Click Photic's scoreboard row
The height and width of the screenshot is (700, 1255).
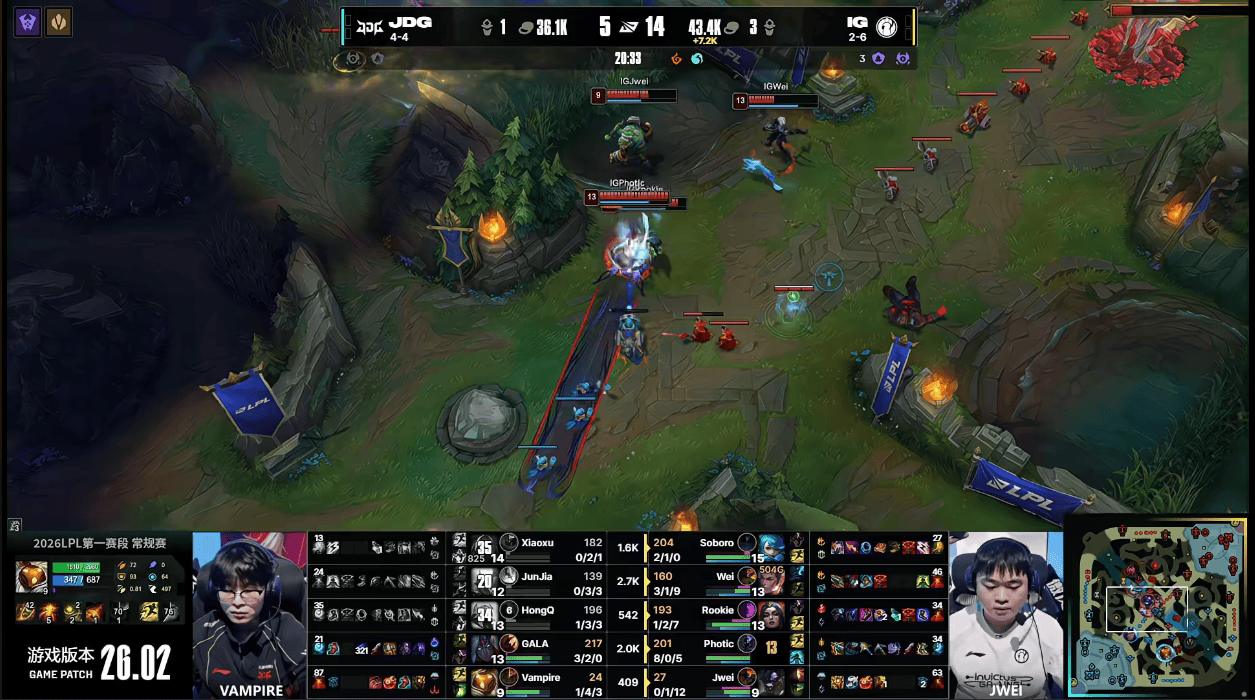click(x=719, y=648)
